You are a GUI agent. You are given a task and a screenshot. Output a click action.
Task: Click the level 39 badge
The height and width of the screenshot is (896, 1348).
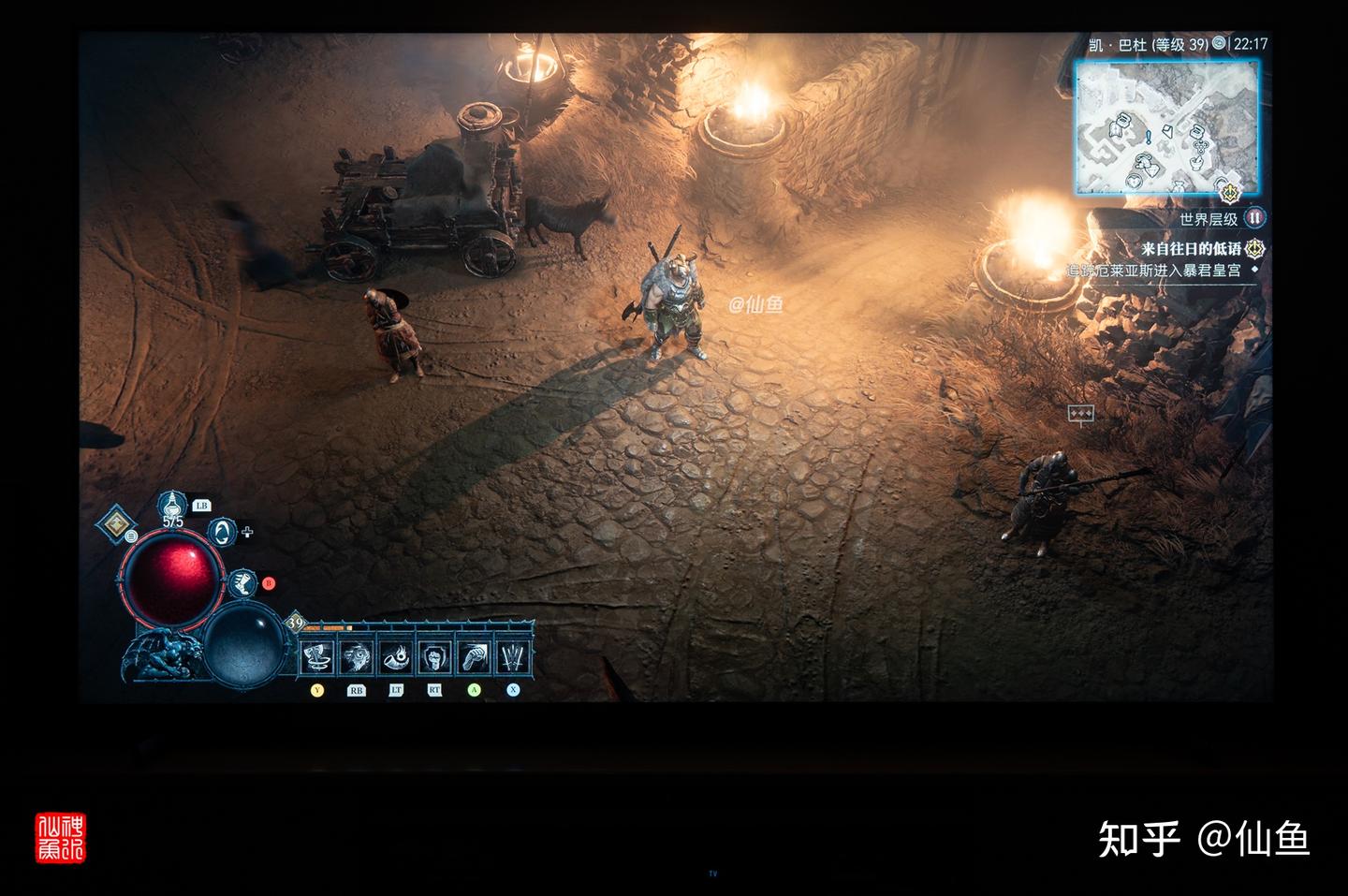click(296, 623)
